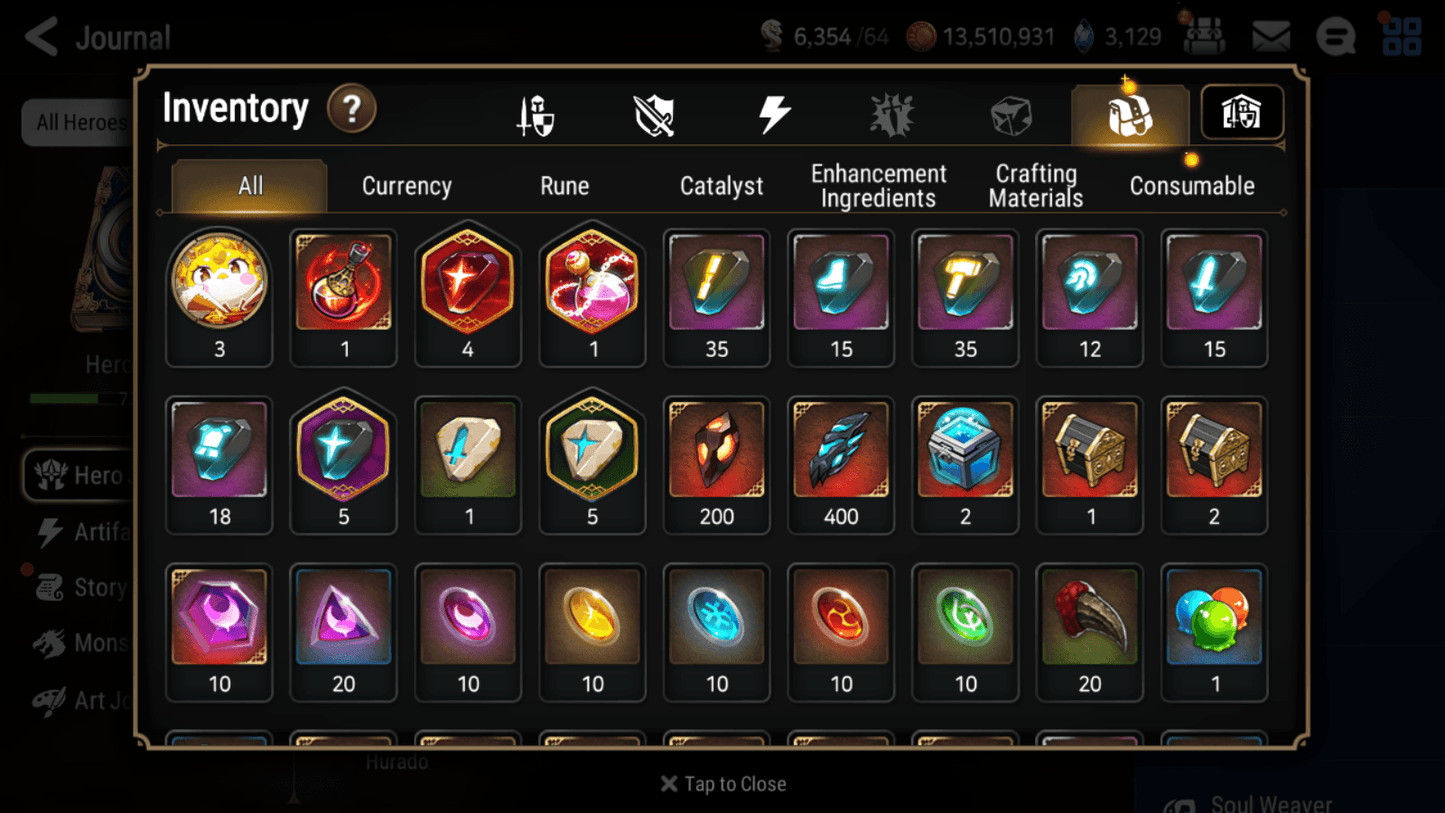Open the Equipment sword-and-shield category icon
This screenshot has width=1445, height=813.
(535, 113)
